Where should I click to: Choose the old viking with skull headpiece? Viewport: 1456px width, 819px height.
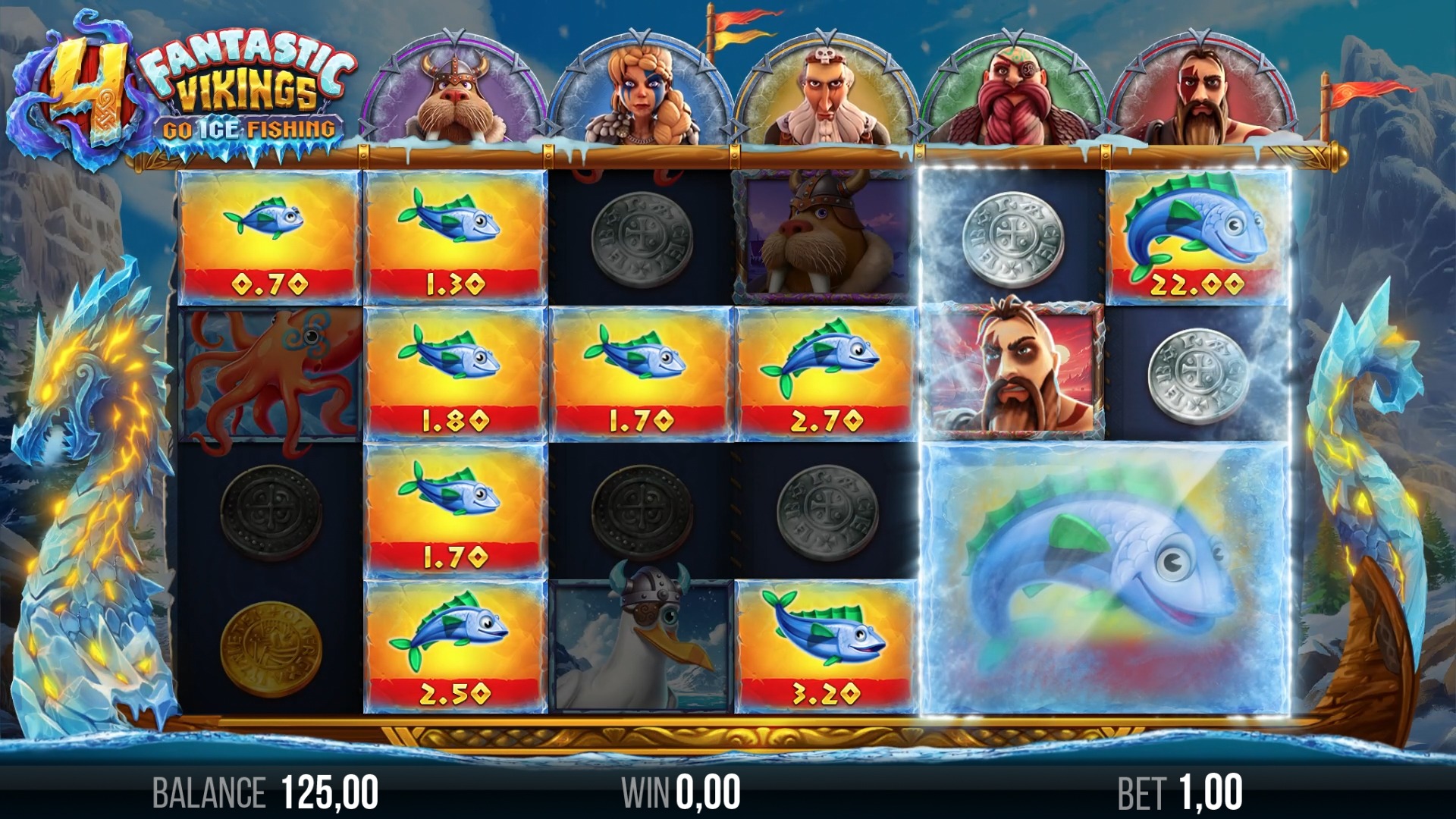click(x=827, y=93)
